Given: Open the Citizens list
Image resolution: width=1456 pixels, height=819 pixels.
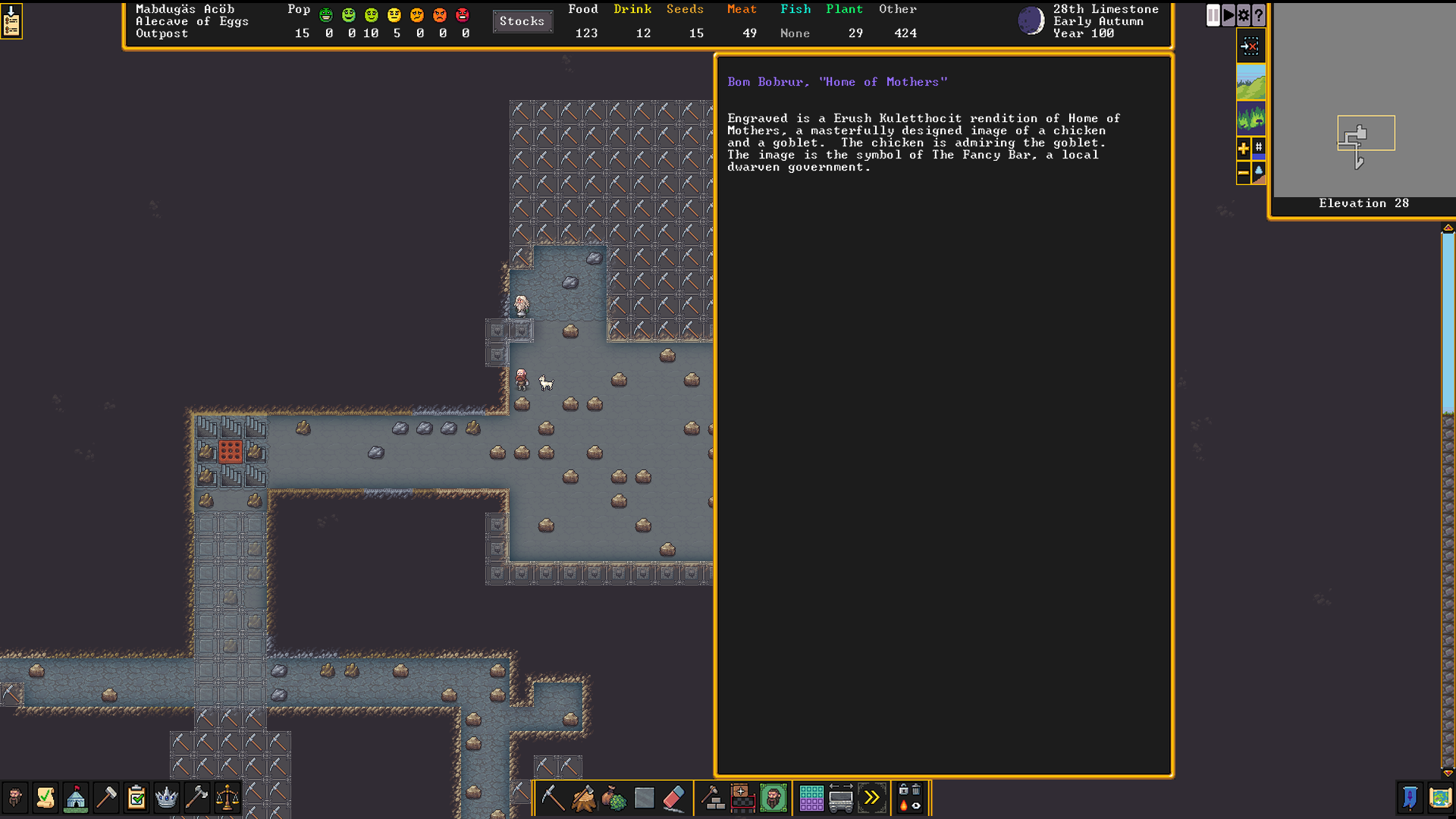Looking at the screenshot, I should tap(15, 798).
